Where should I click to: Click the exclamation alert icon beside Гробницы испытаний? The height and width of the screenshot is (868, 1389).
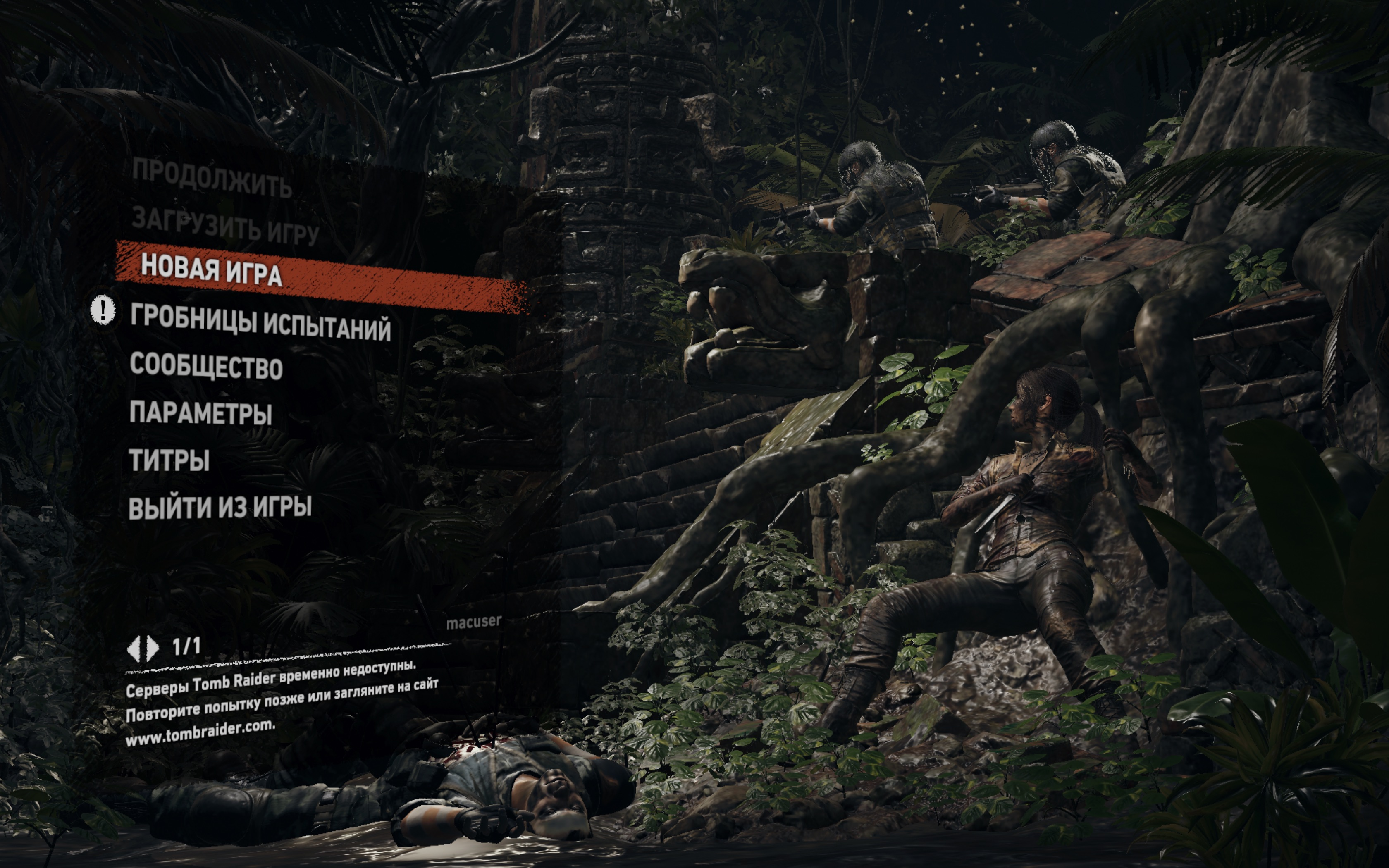[103, 310]
